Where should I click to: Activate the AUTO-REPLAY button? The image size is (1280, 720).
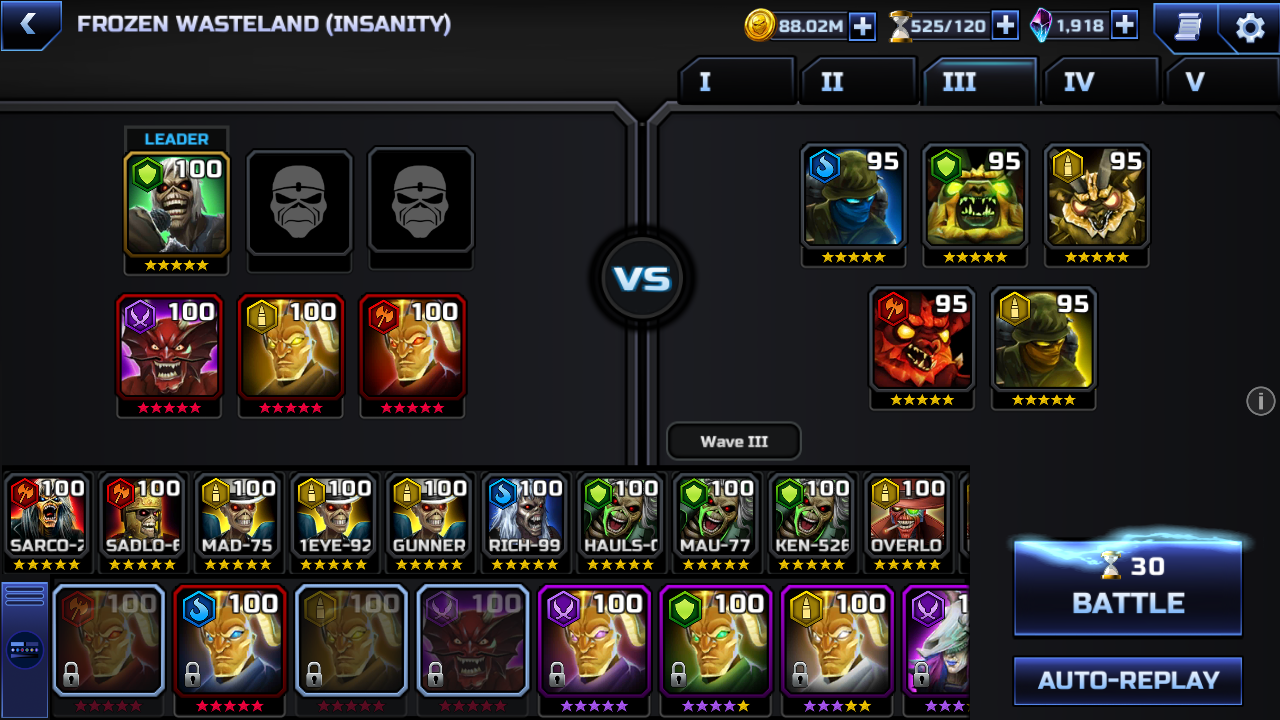click(1128, 681)
